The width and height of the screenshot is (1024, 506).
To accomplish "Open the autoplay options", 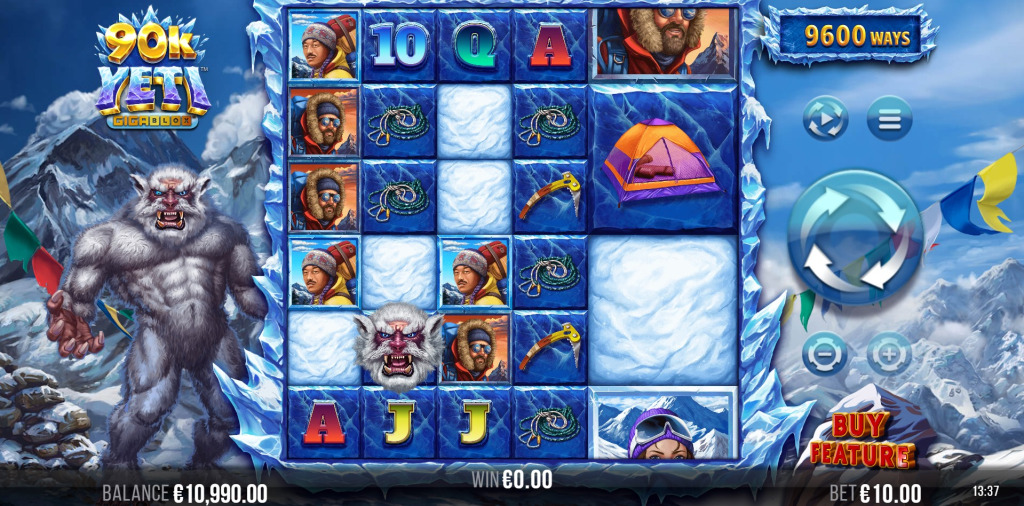I will click(x=826, y=119).
